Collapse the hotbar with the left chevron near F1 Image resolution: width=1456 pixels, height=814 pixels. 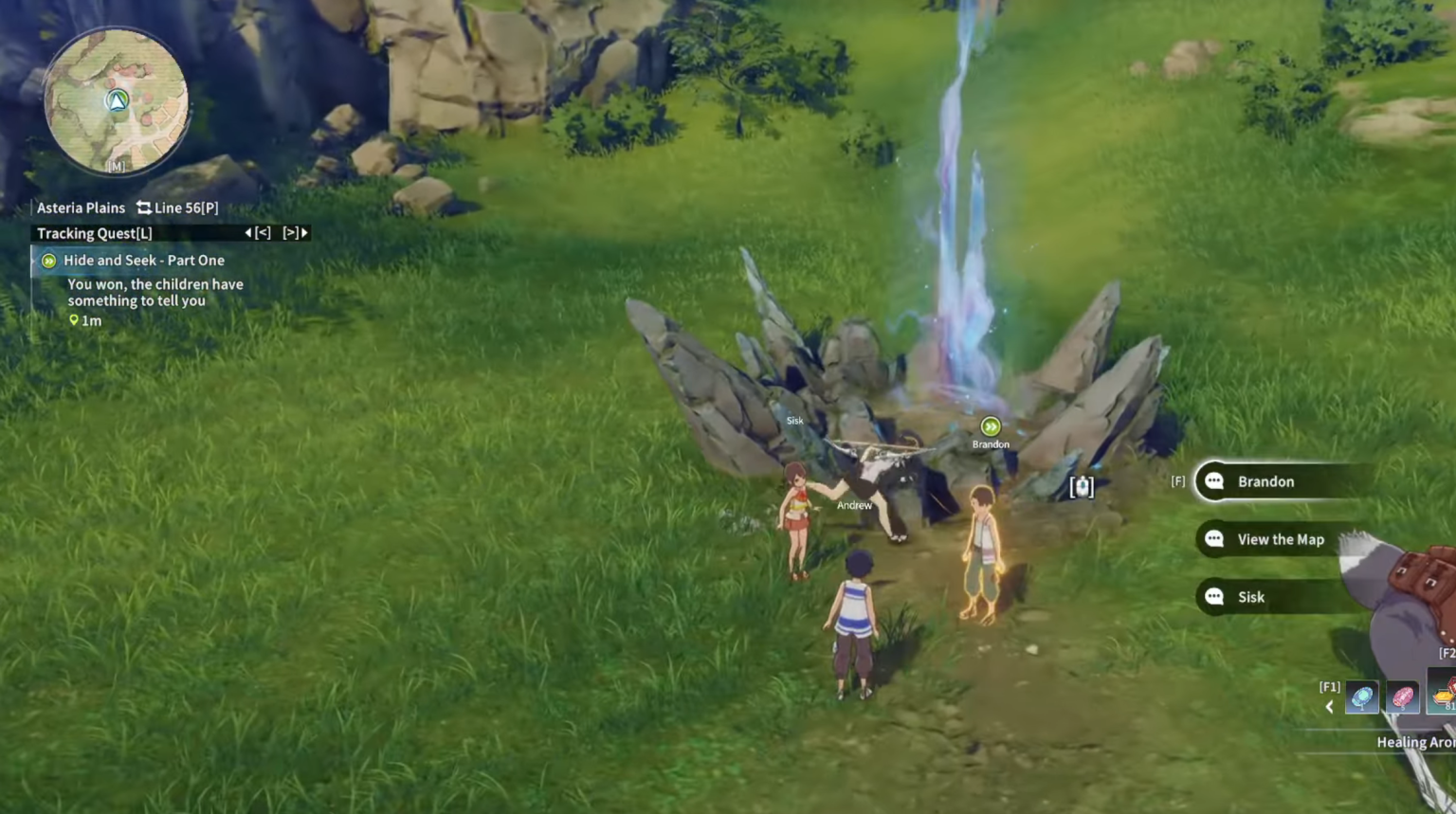1329,707
